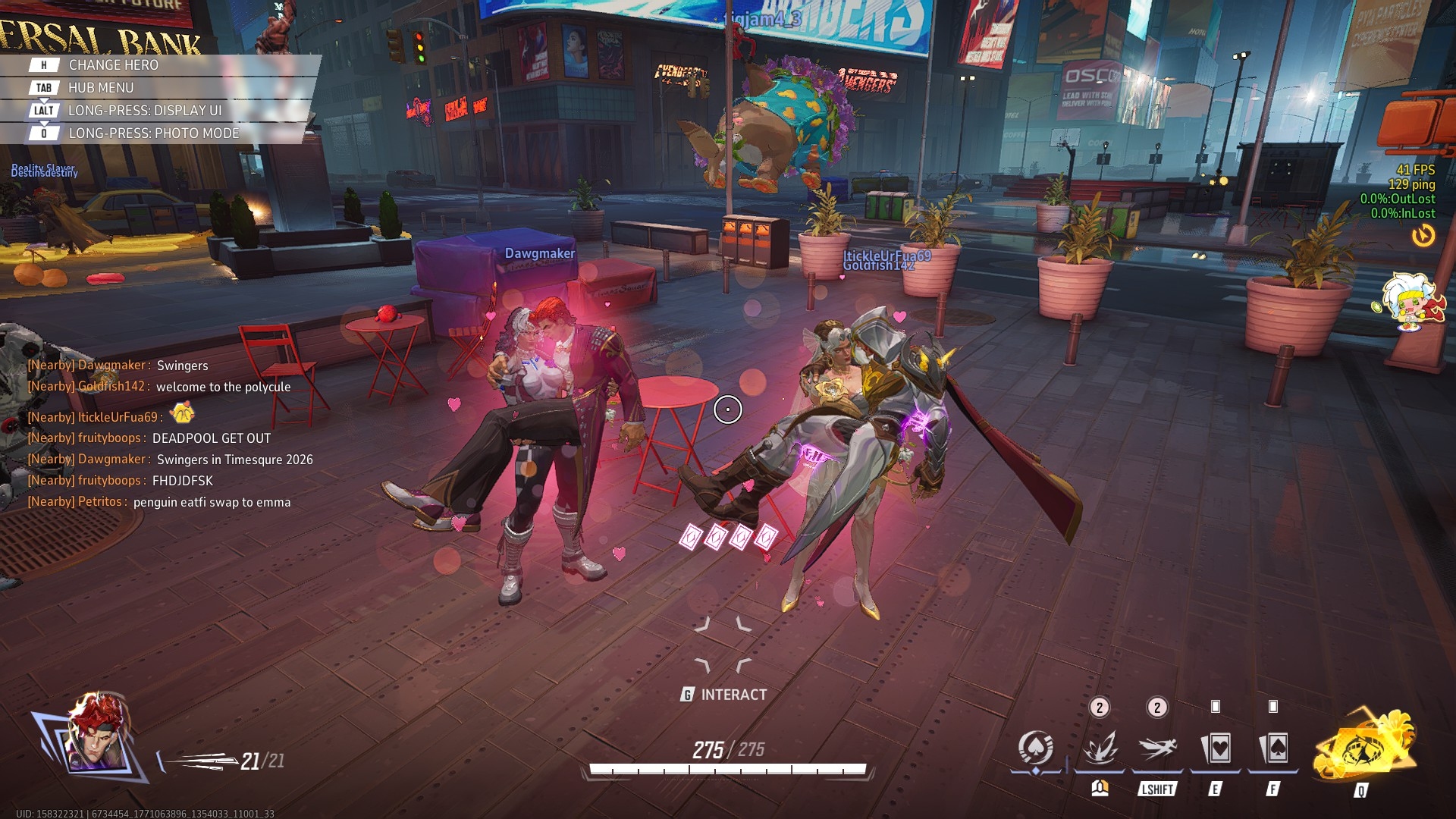Activate the spade ring passive icon
This screenshot has height=819, width=1456.
pos(1036,749)
